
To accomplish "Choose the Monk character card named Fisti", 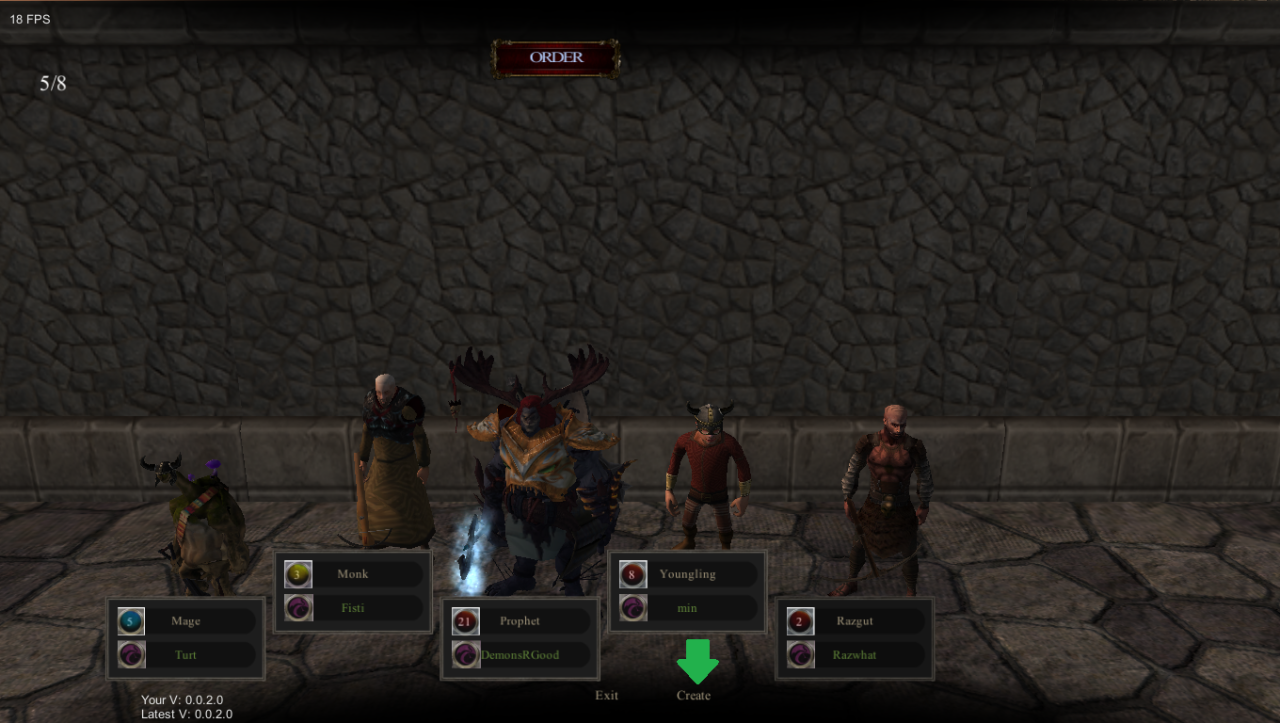I will point(353,591).
